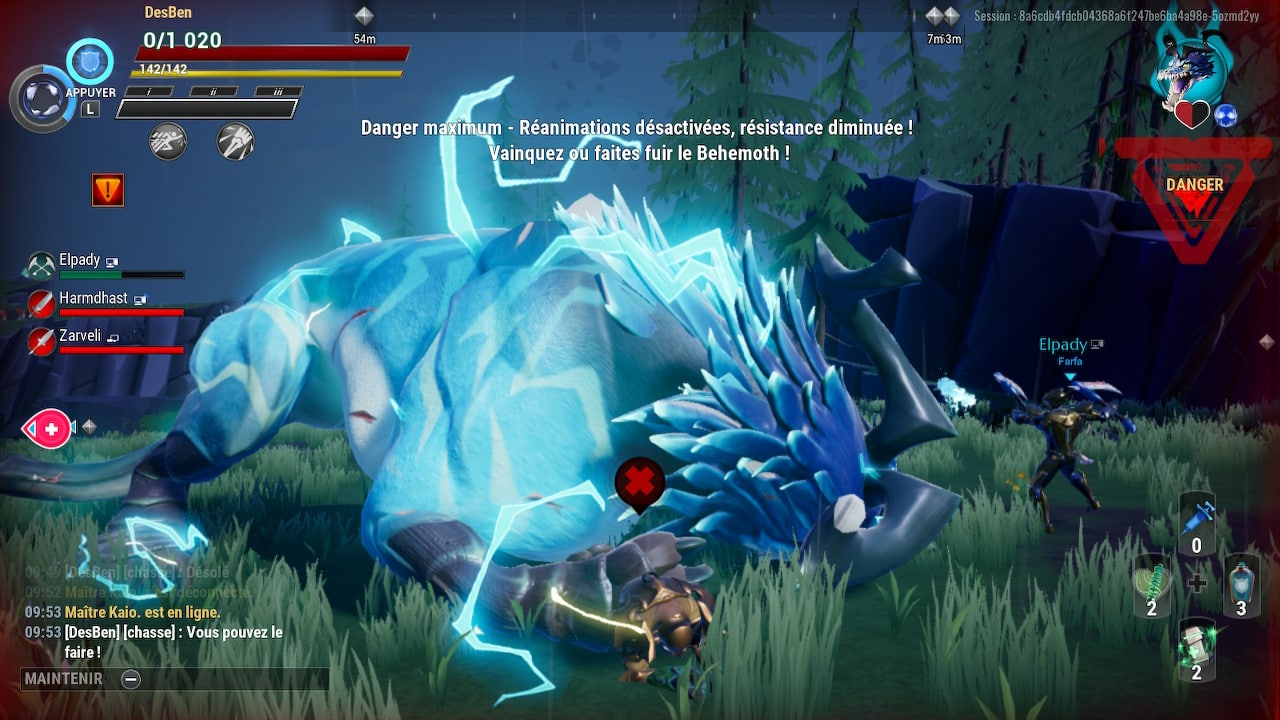Viewport: 1280px width, 720px height.
Task: Click the blue elemental orb beside the heart
Action: click(x=1226, y=116)
